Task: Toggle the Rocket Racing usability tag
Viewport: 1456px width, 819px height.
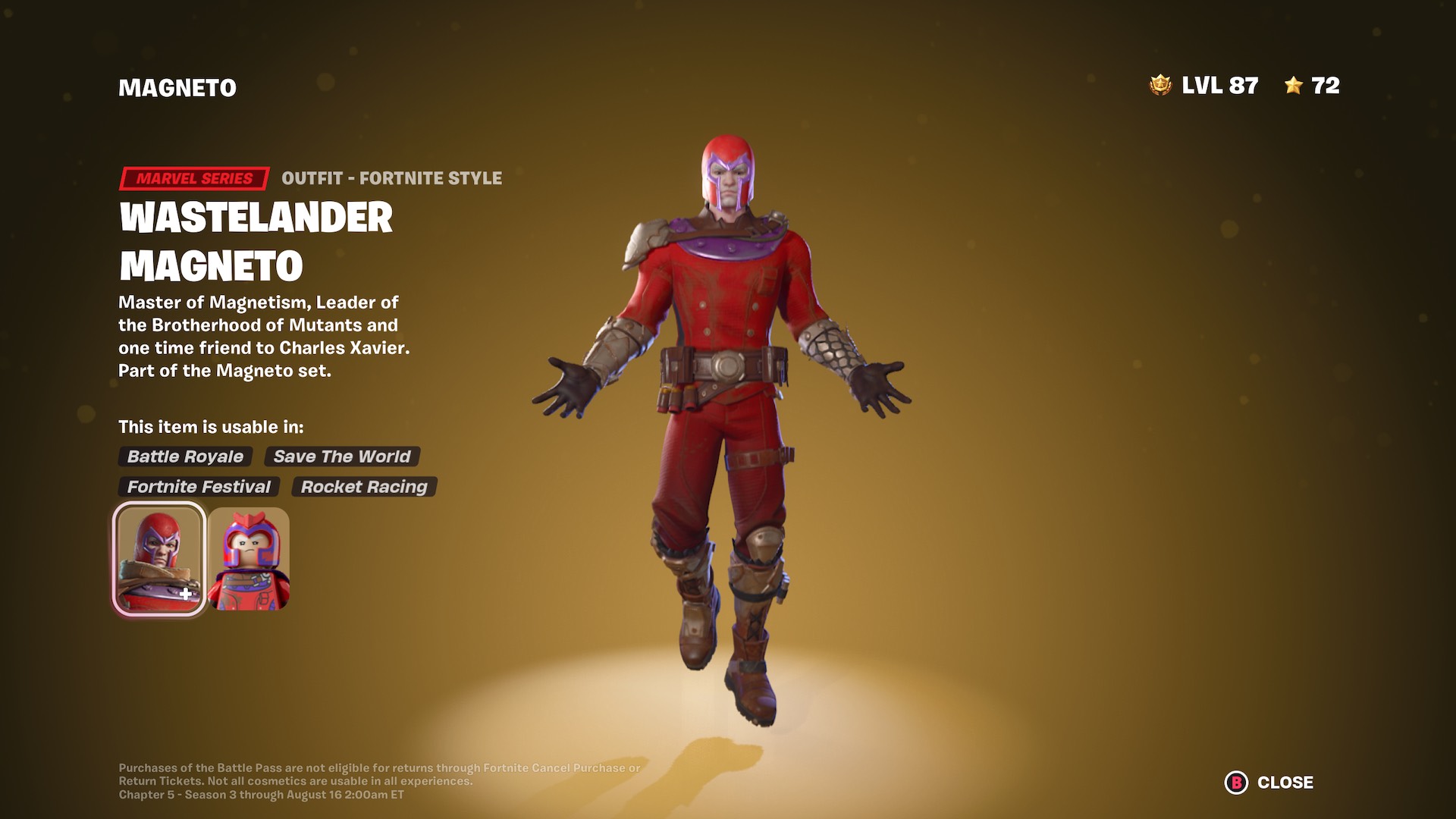Action: [x=363, y=487]
